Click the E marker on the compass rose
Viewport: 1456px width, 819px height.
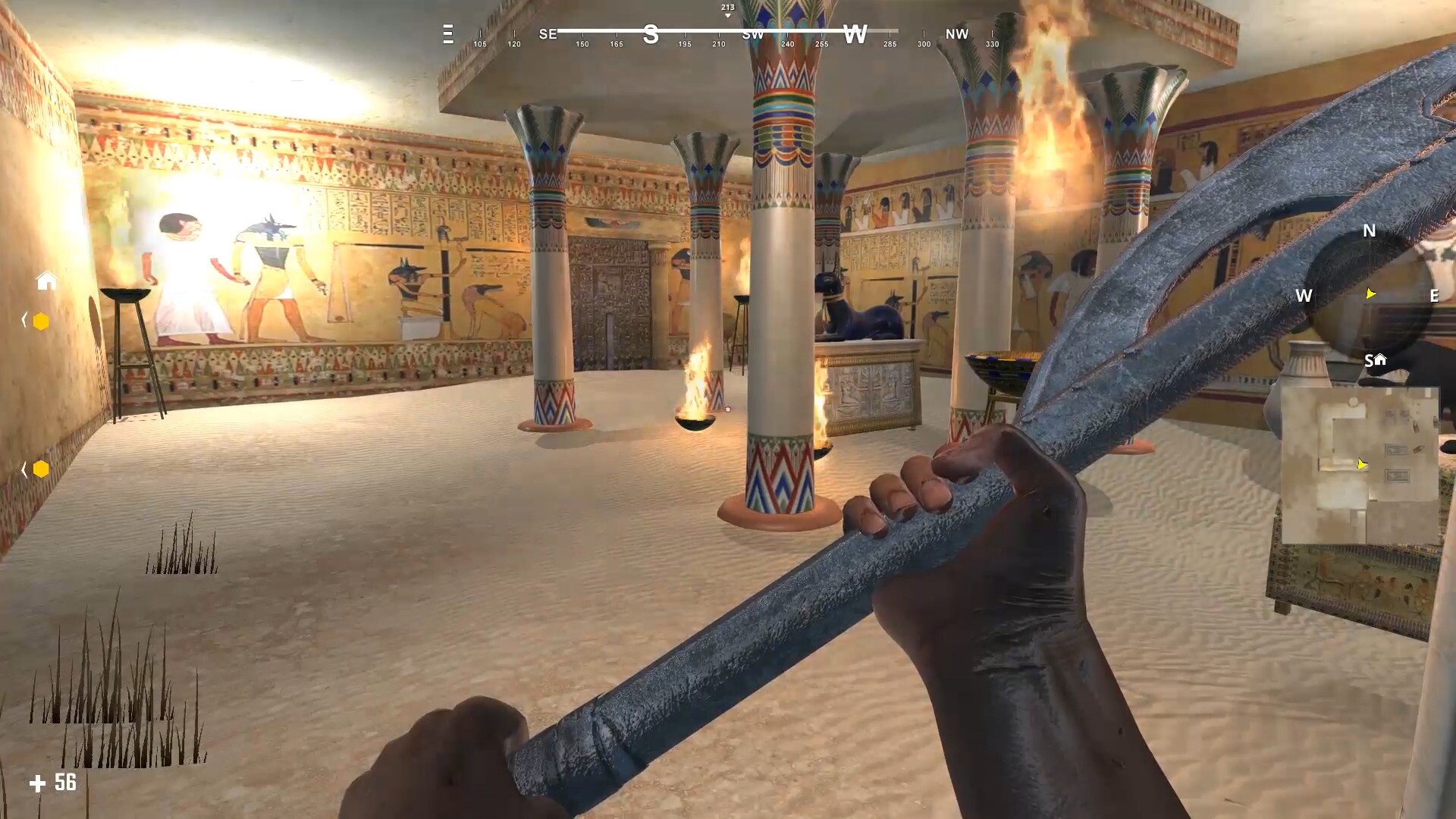[1436, 297]
